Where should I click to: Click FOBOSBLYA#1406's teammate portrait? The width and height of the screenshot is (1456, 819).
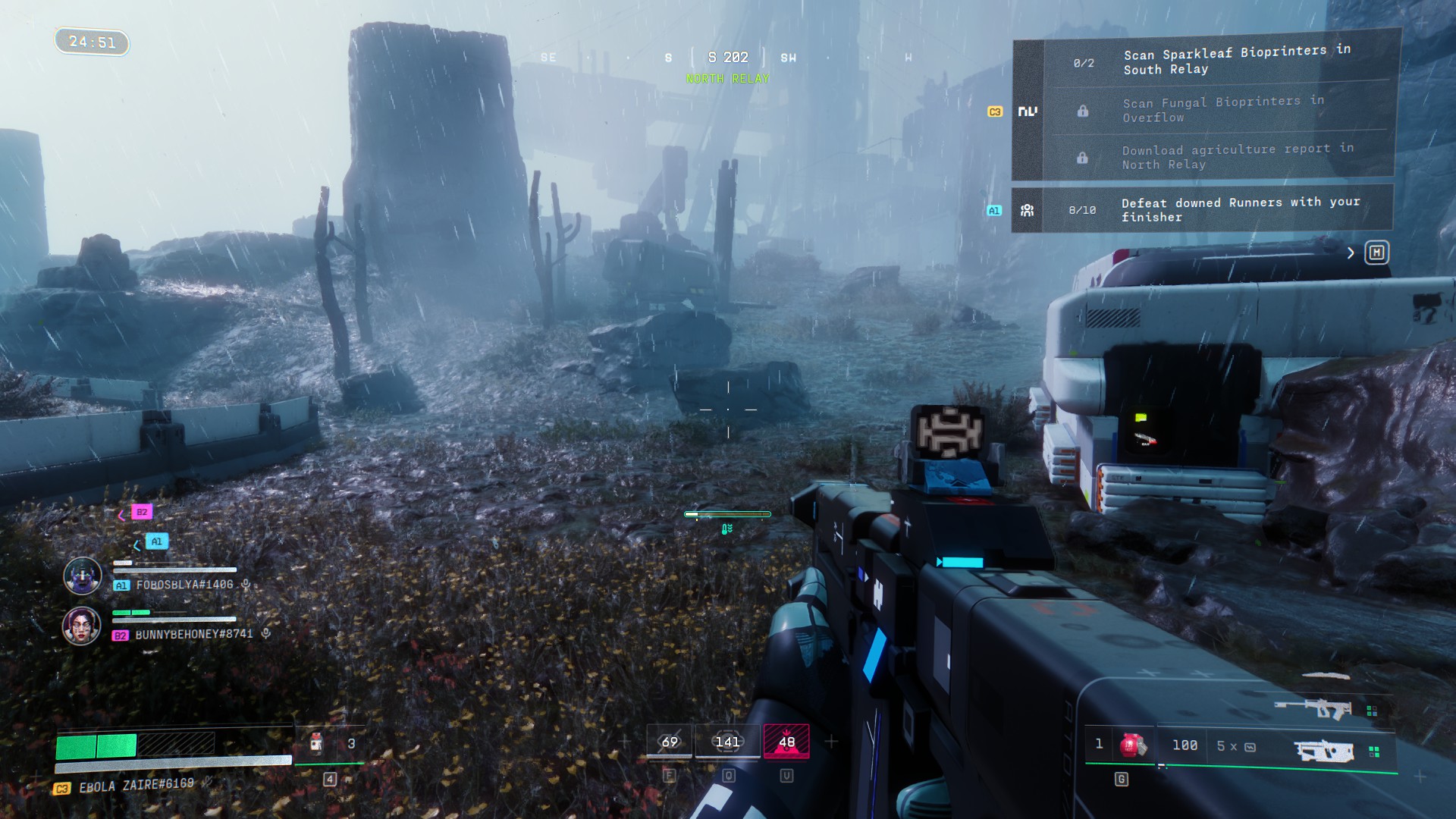coord(83,576)
